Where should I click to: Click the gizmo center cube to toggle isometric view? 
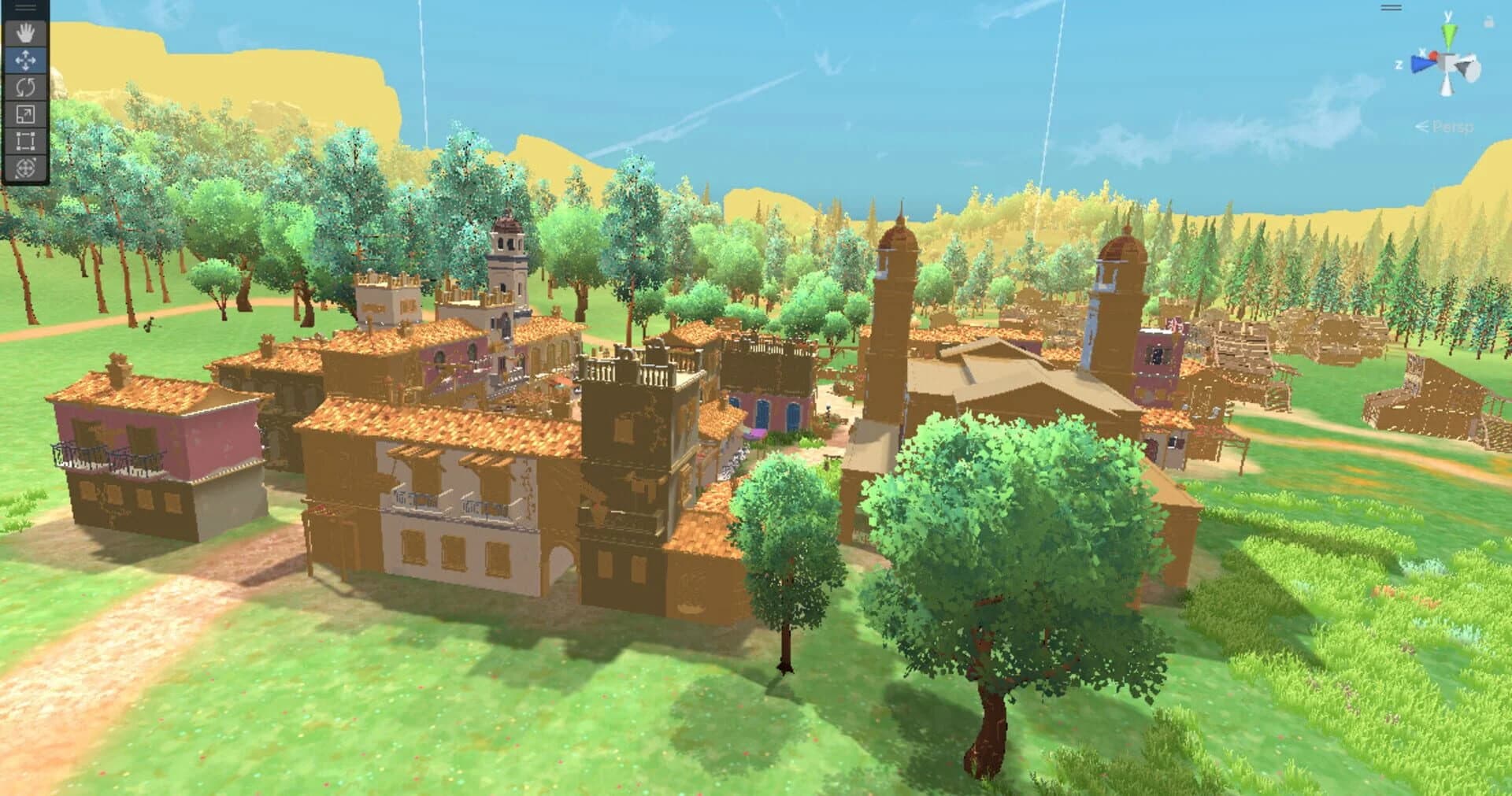coord(1446,61)
